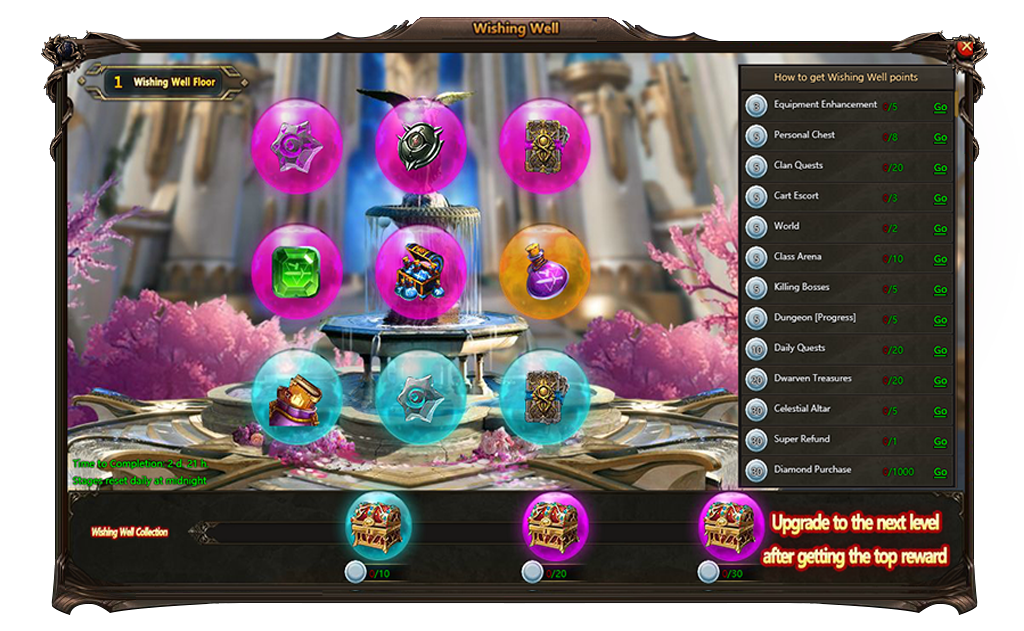The image size is (1024, 631).
Task: Click Go next to Clan Quests
Action: tap(940, 168)
